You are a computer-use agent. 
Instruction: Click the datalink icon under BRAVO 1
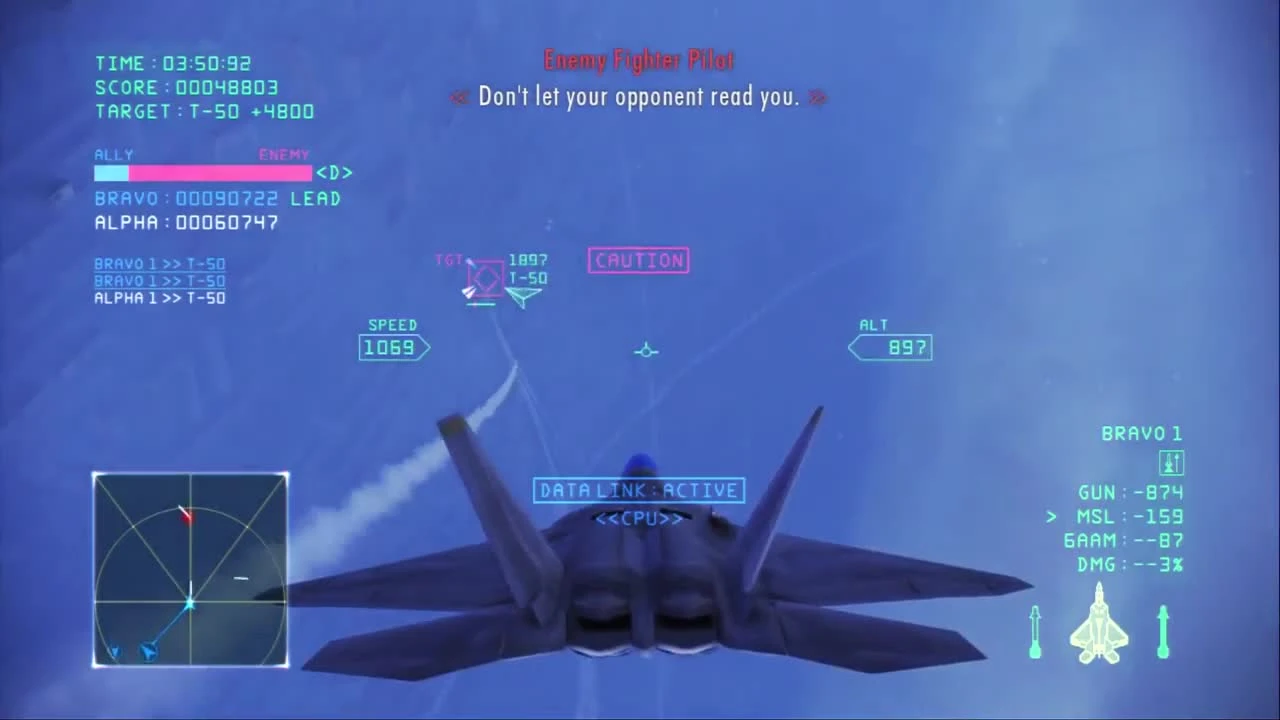click(x=1171, y=462)
